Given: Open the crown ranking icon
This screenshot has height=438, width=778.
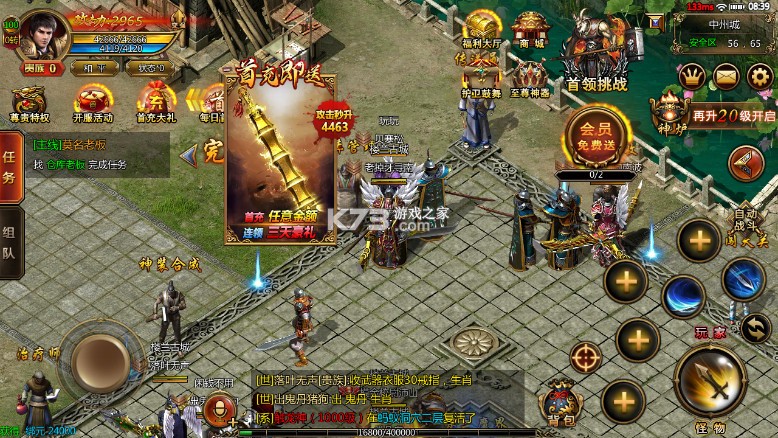Looking at the screenshot, I should click(x=692, y=75).
